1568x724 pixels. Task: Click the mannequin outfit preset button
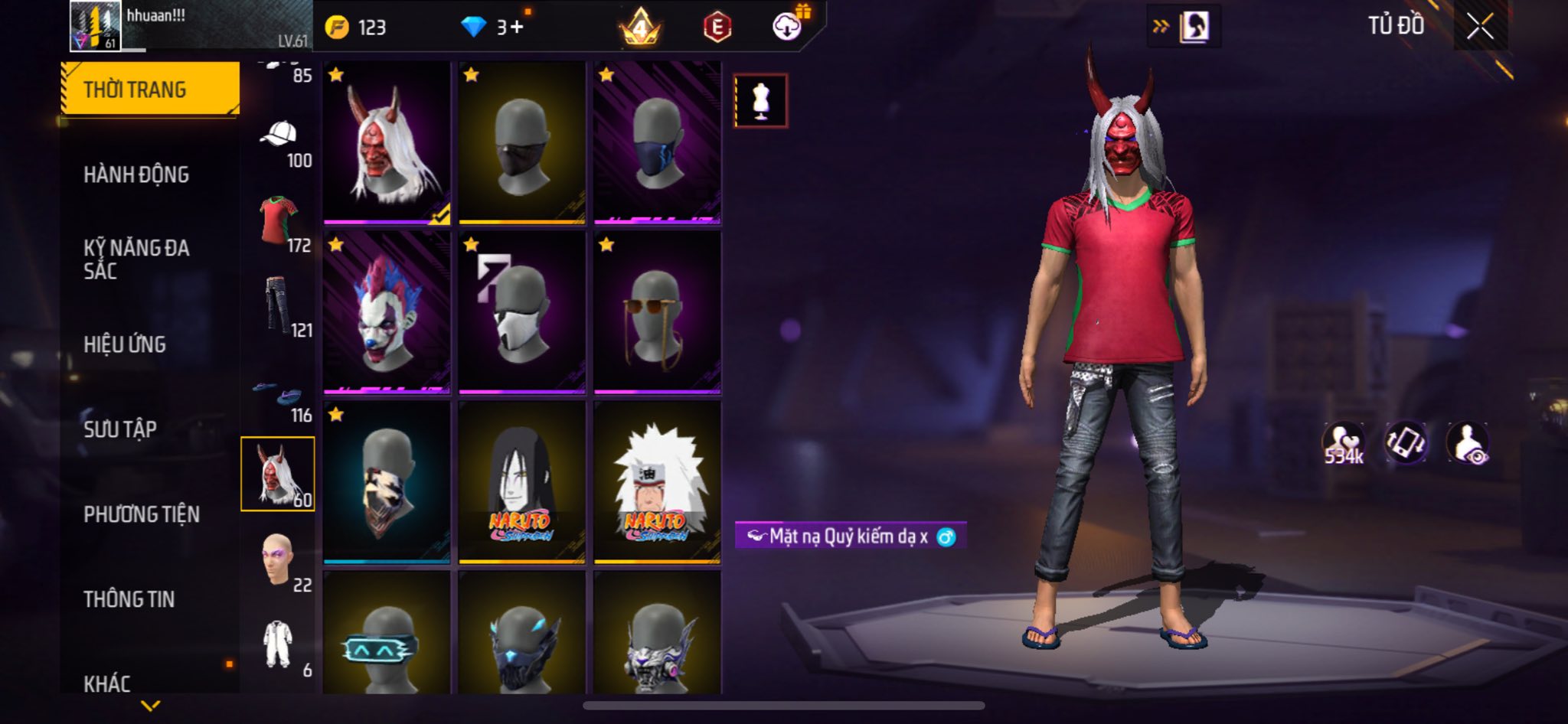coord(760,100)
